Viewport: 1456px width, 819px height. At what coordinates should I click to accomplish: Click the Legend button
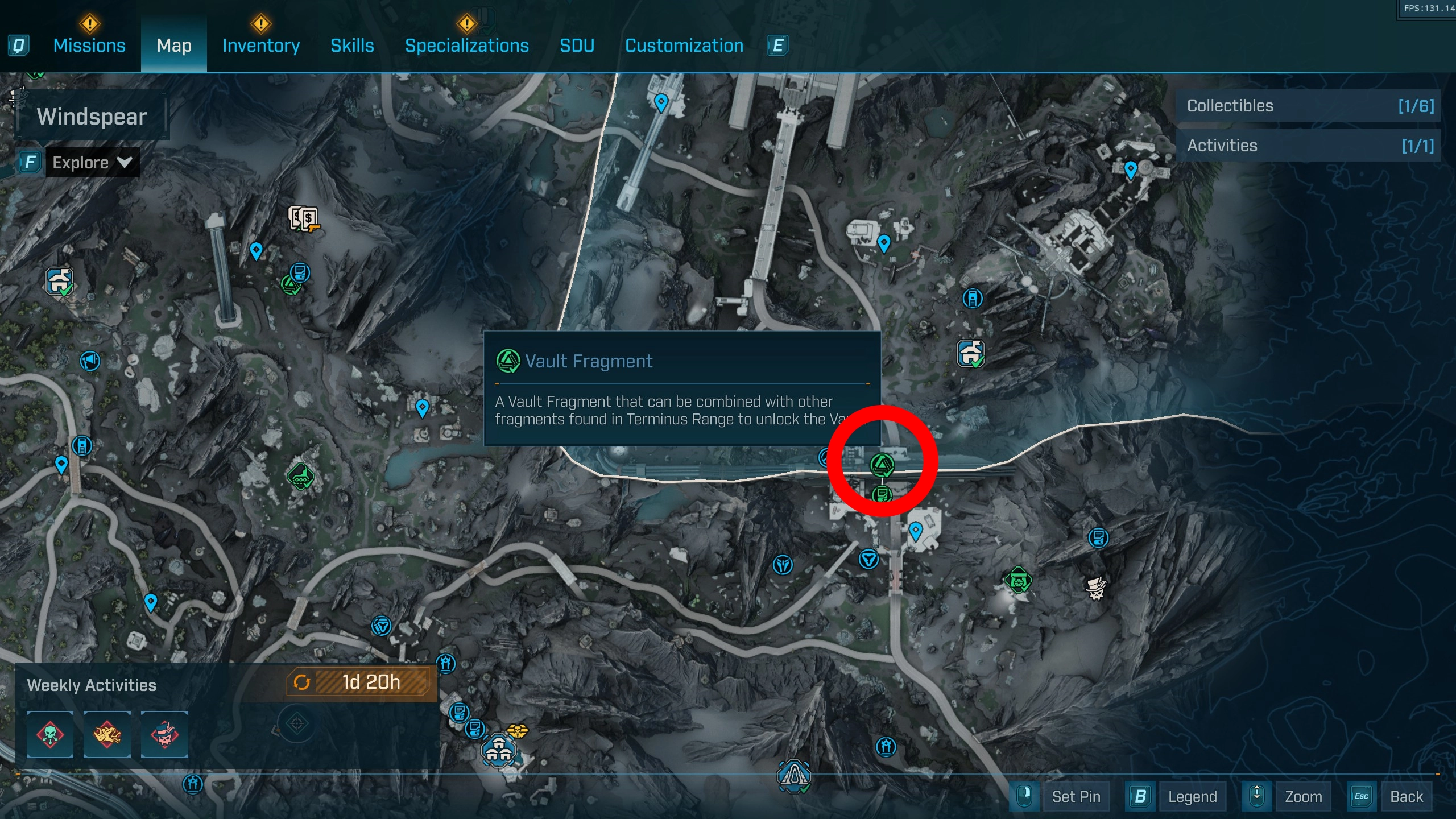point(1193,796)
